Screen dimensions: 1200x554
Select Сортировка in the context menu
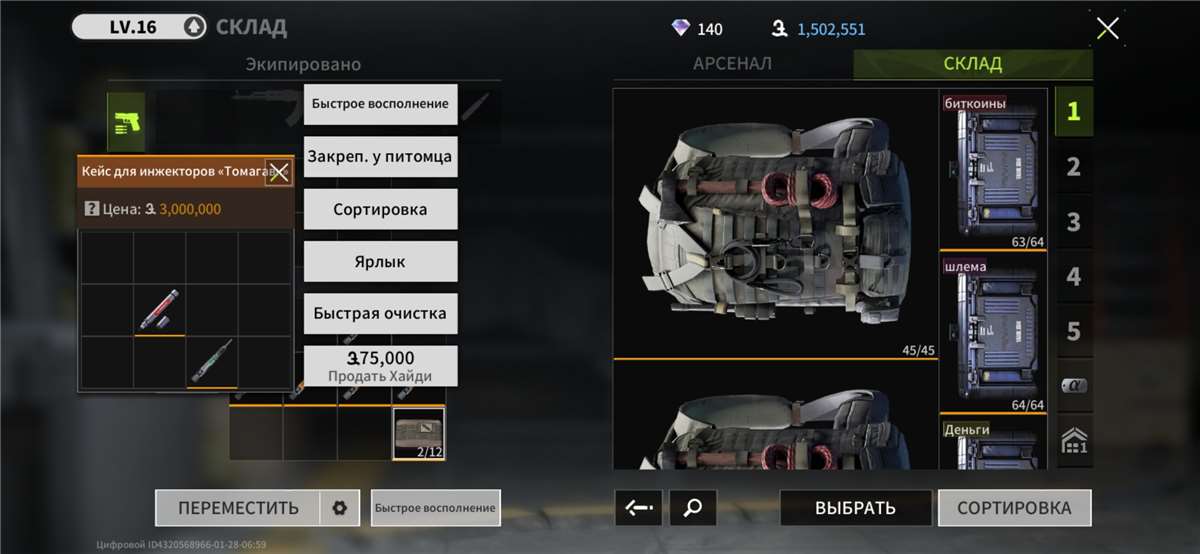pyautogui.click(x=380, y=209)
